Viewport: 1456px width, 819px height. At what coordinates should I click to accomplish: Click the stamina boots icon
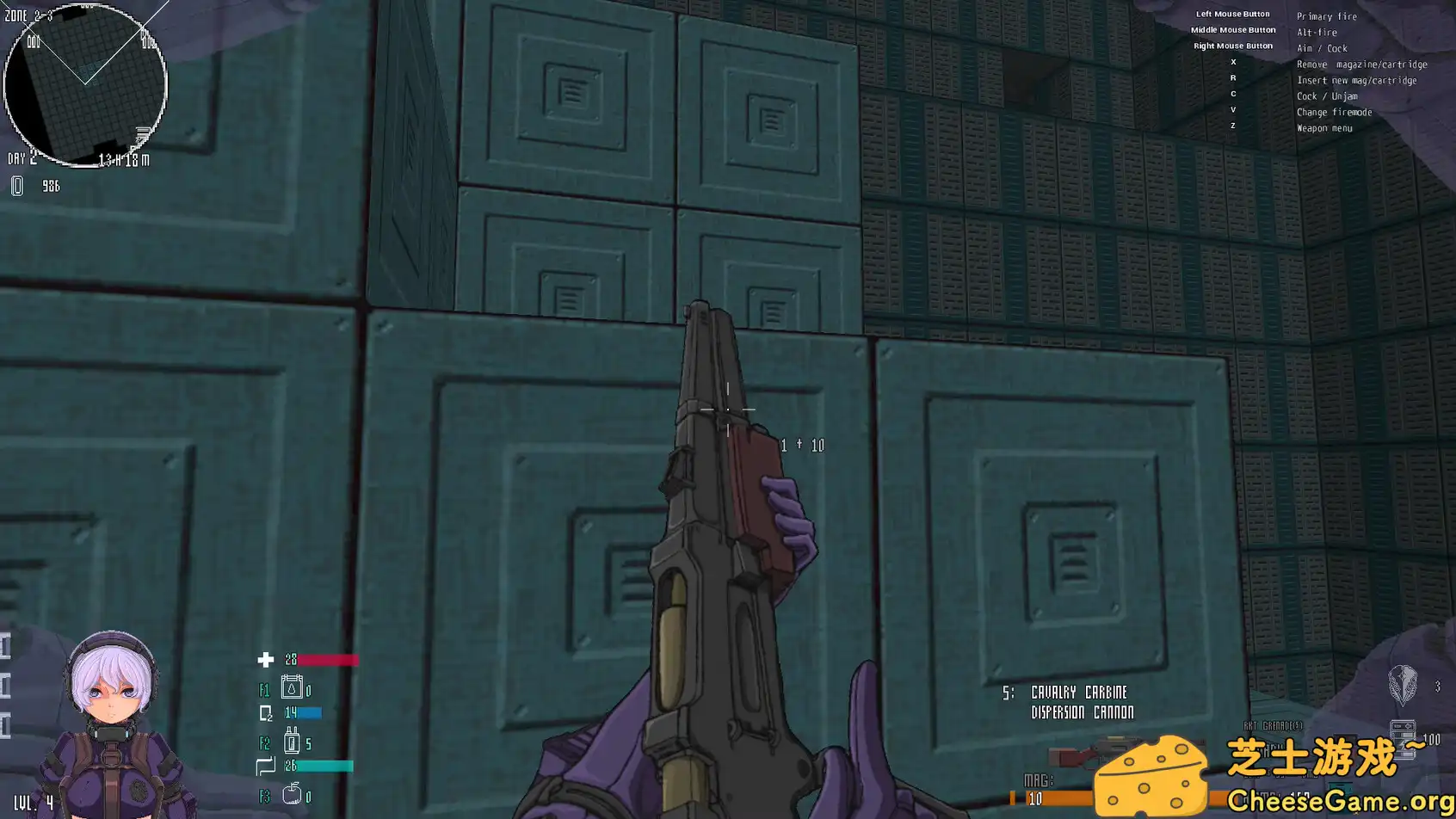click(265, 766)
